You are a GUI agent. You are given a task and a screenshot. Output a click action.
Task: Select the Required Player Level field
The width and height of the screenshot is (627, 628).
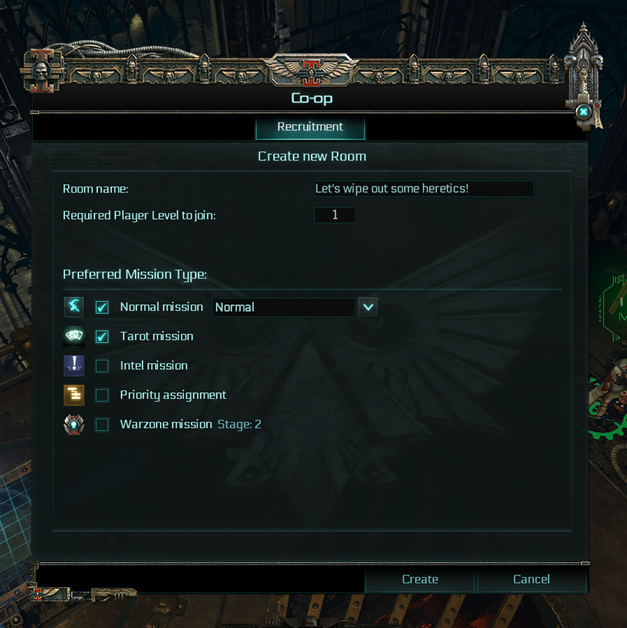click(335, 215)
